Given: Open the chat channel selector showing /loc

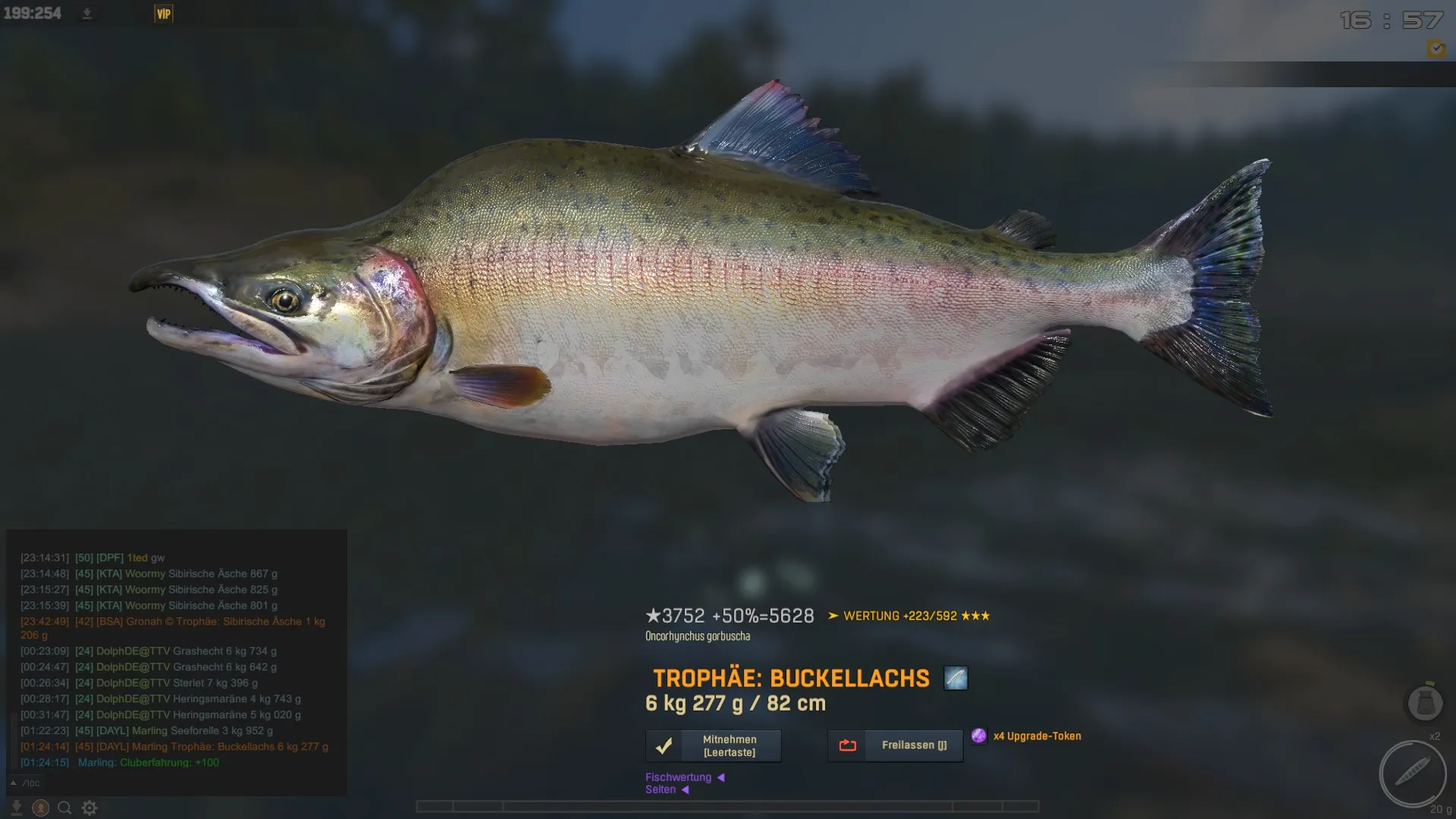Looking at the screenshot, I should (x=26, y=783).
